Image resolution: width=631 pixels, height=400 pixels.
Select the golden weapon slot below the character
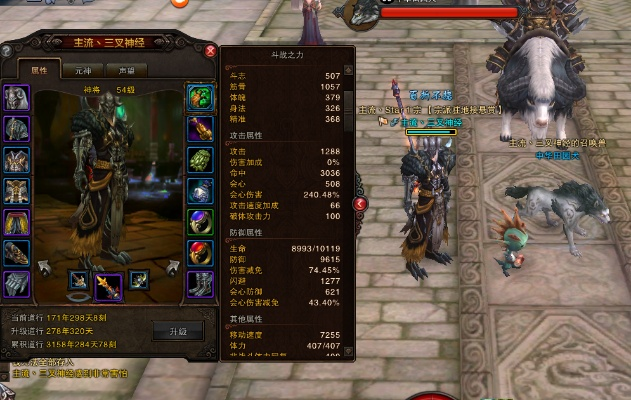(x=108, y=285)
